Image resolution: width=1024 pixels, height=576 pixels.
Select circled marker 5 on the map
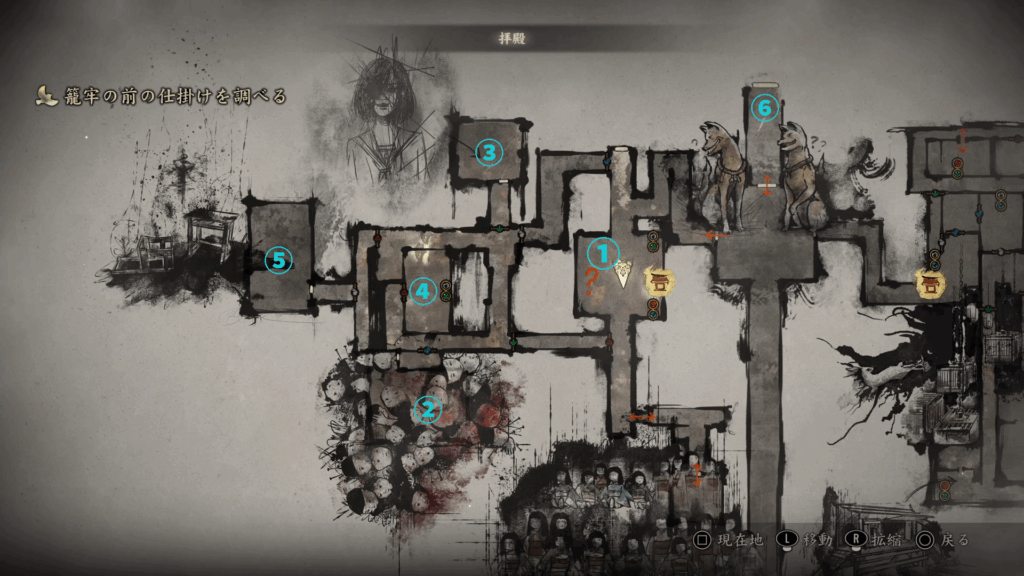(x=278, y=261)
